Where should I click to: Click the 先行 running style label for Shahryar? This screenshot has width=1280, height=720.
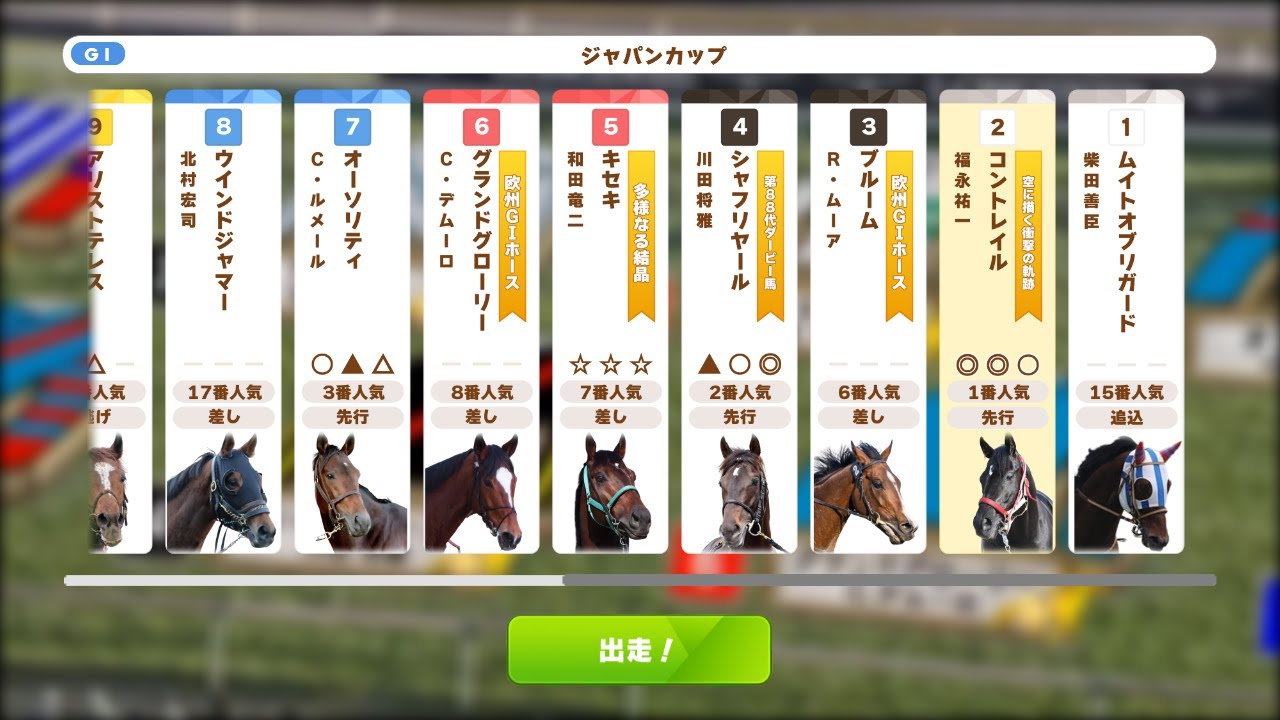pos(739,417)
